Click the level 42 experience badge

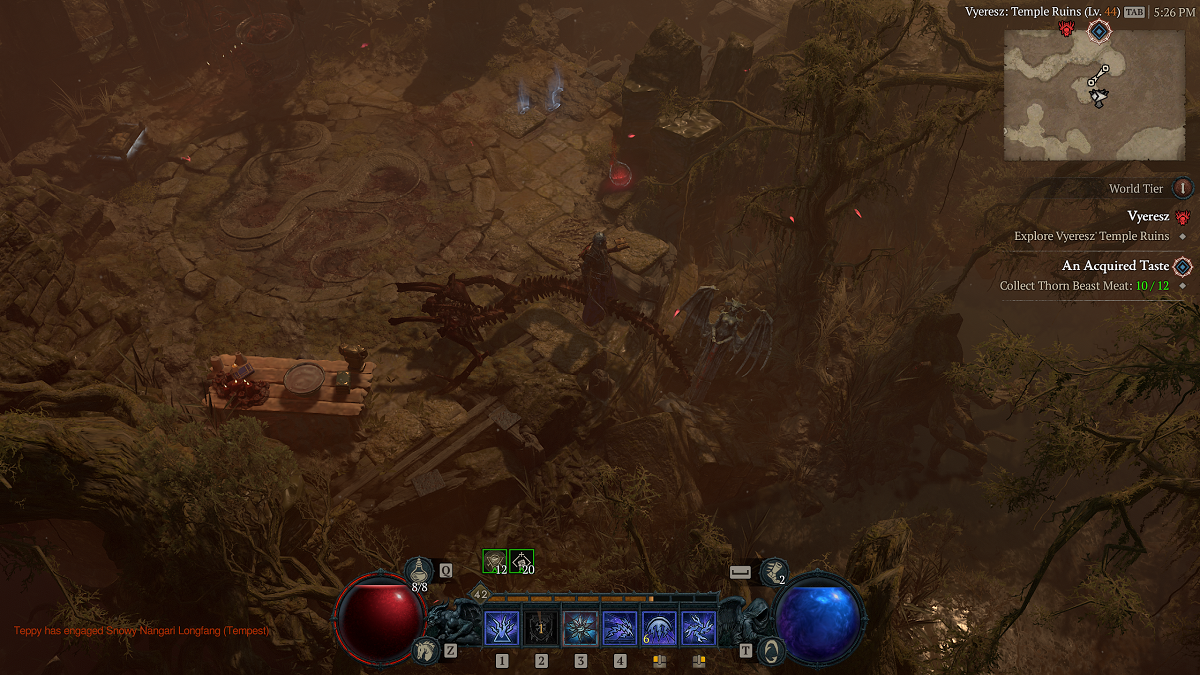click(479, 594)
